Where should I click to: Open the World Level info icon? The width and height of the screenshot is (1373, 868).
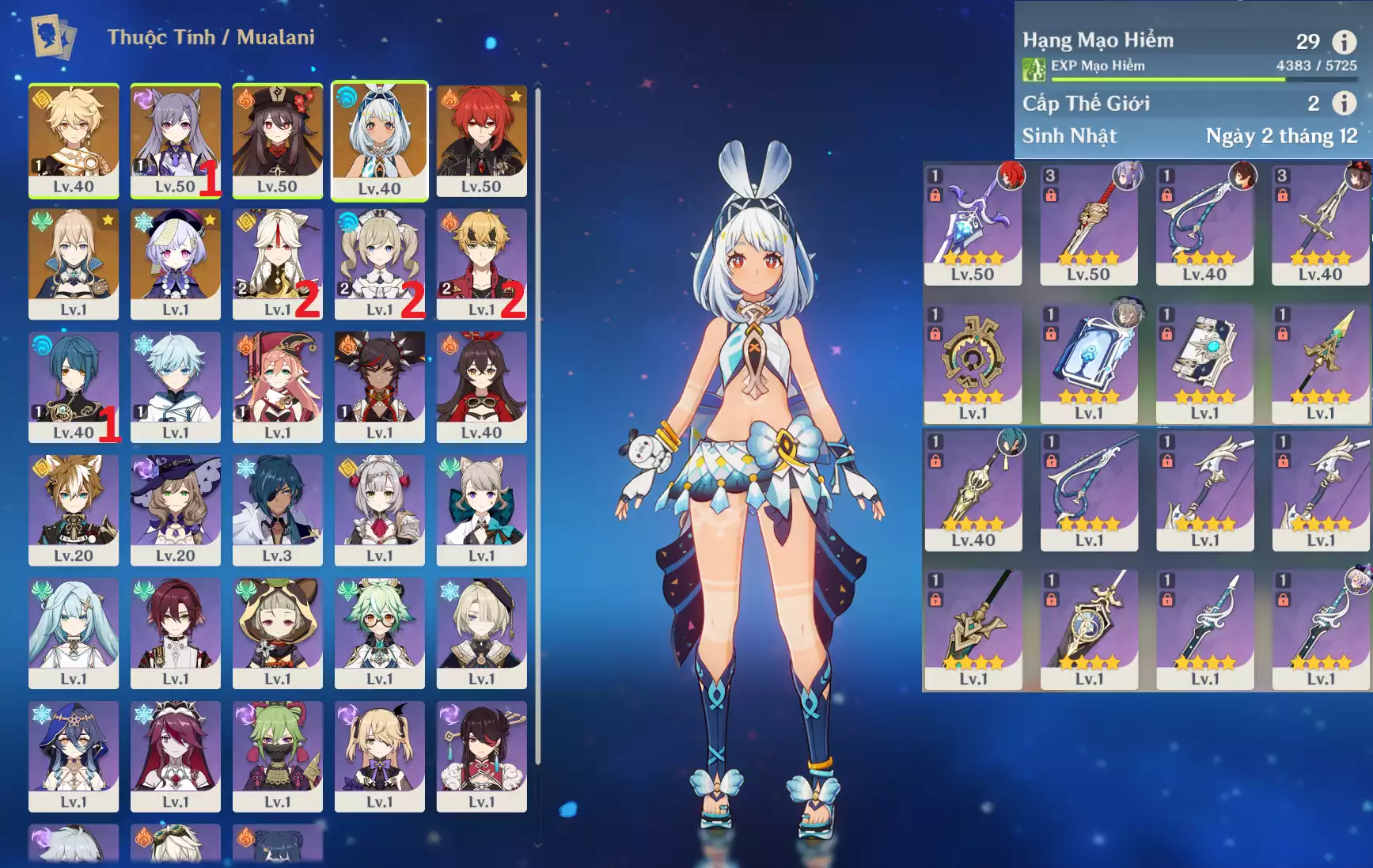pyautogui.click(x=1344, y=103)
